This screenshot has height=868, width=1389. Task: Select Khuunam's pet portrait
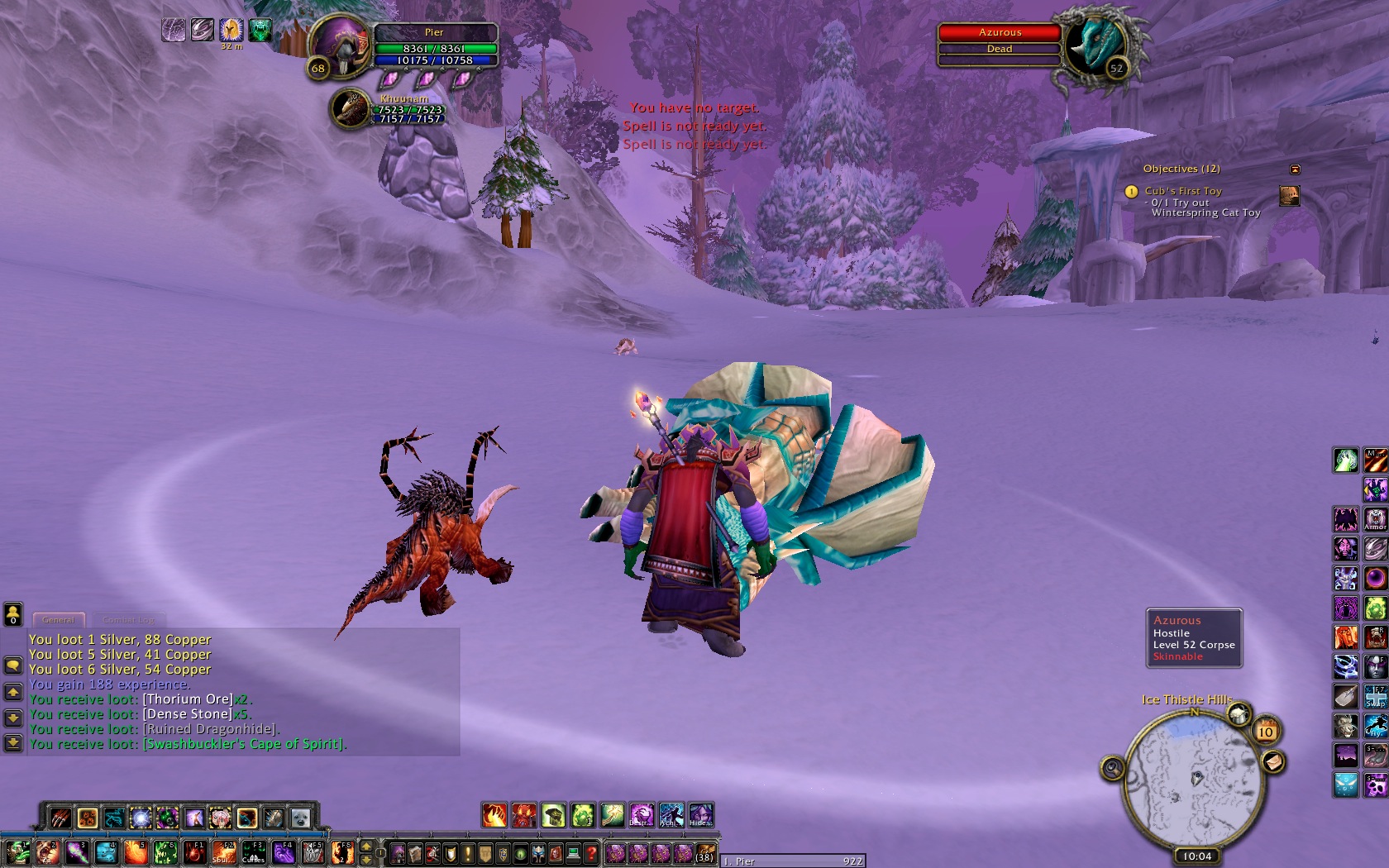click(x=351, y=108)
